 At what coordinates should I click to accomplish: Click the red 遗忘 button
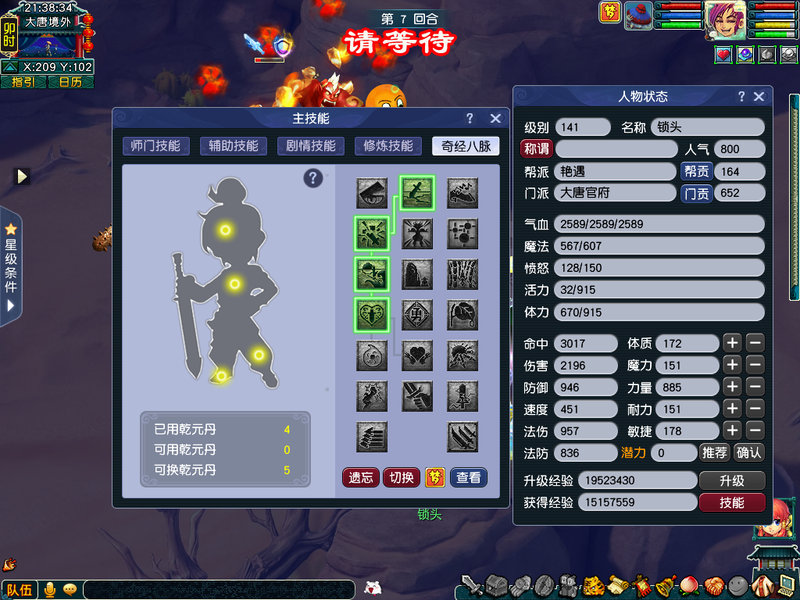[x=361, y=477]
